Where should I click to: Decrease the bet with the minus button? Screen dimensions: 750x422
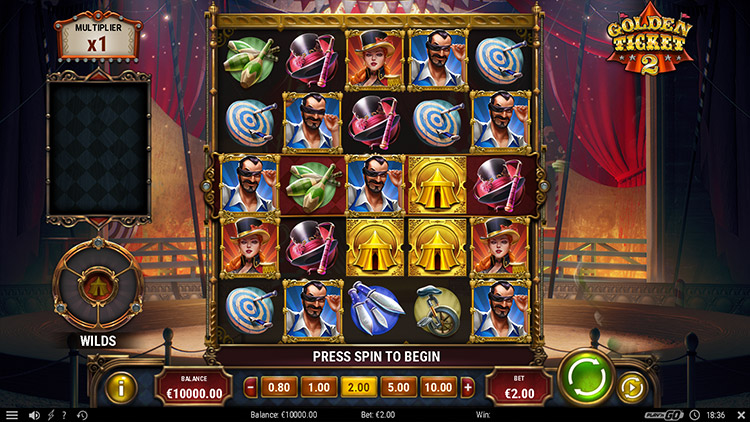click(251, 387)
